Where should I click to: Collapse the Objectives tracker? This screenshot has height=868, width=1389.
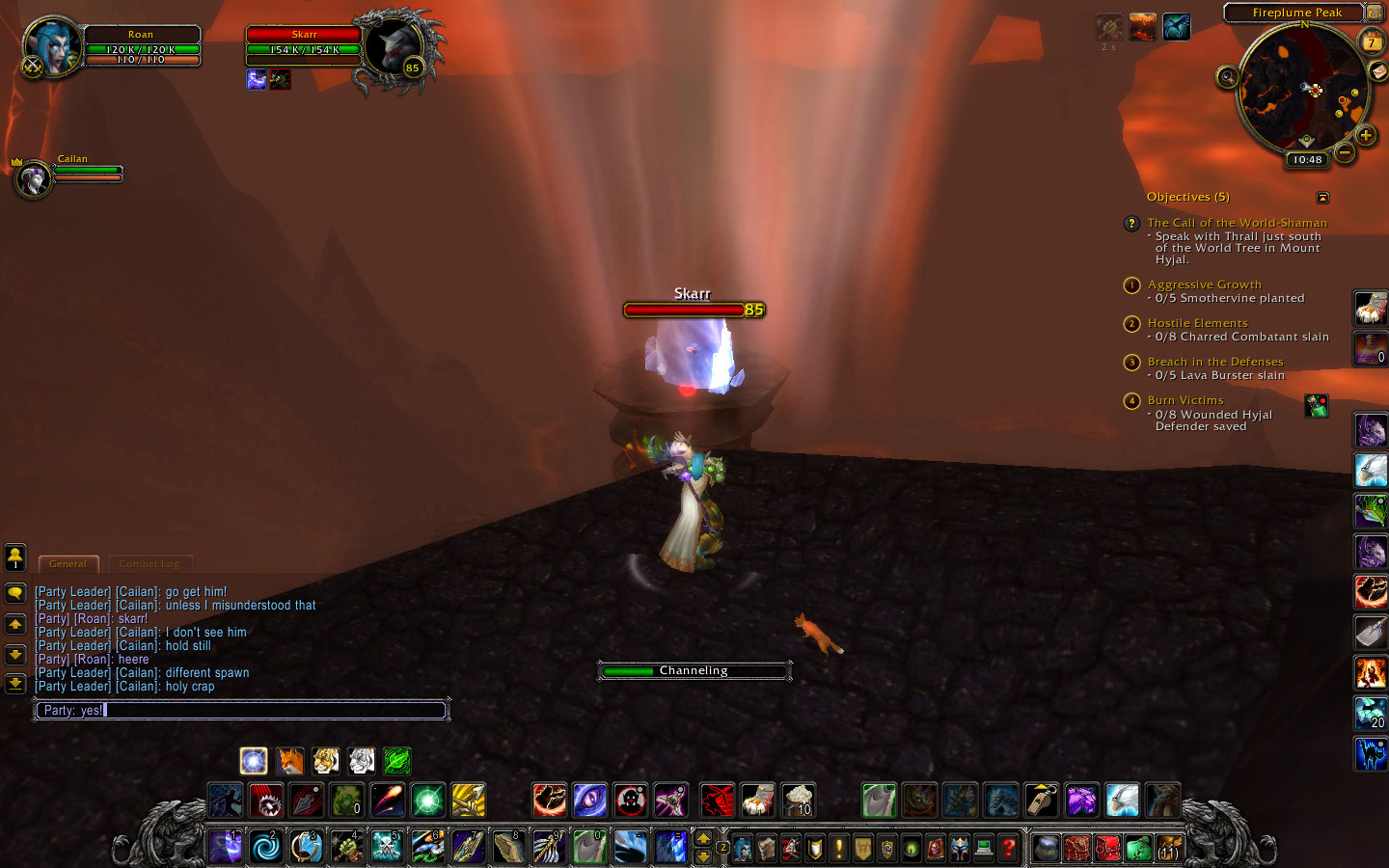point(1322,198)
